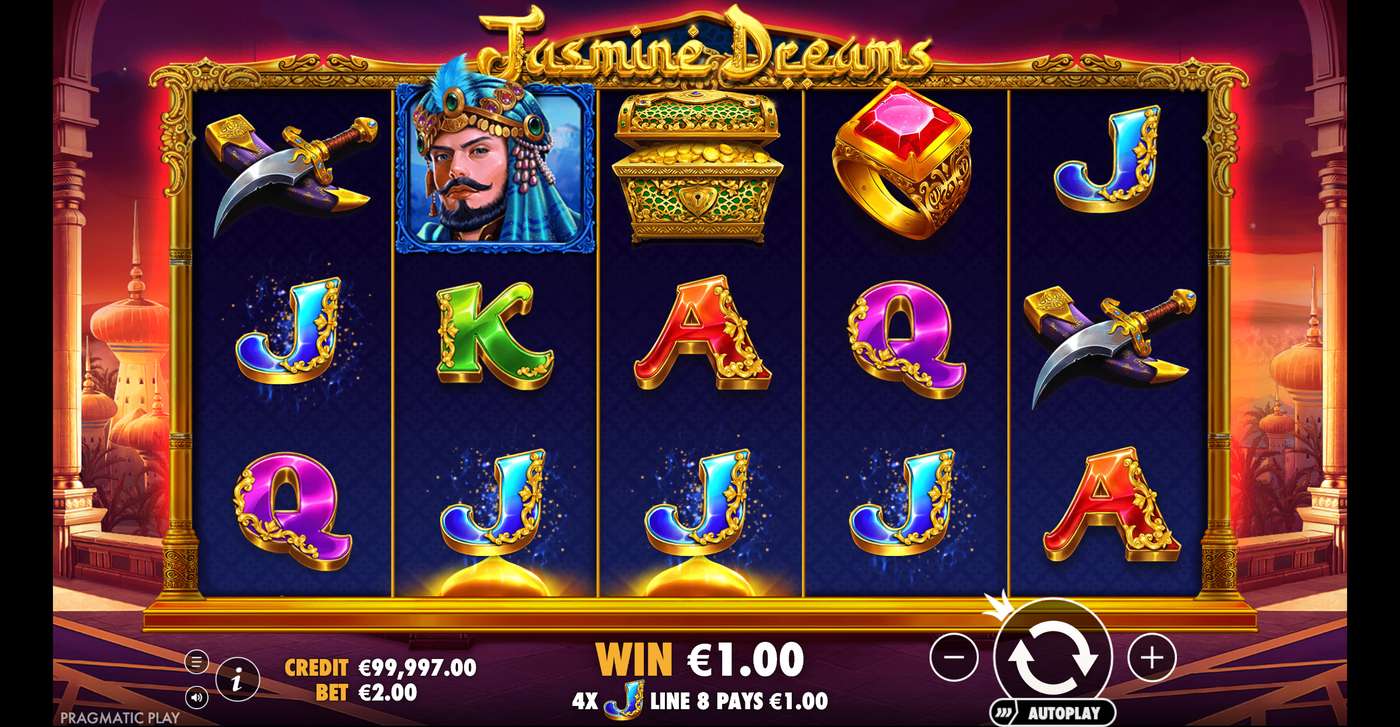The width and height of the screenshot is (1400, 727).
Task: Click the Jasmine Dreams title logo
Action: click(700, 45)
